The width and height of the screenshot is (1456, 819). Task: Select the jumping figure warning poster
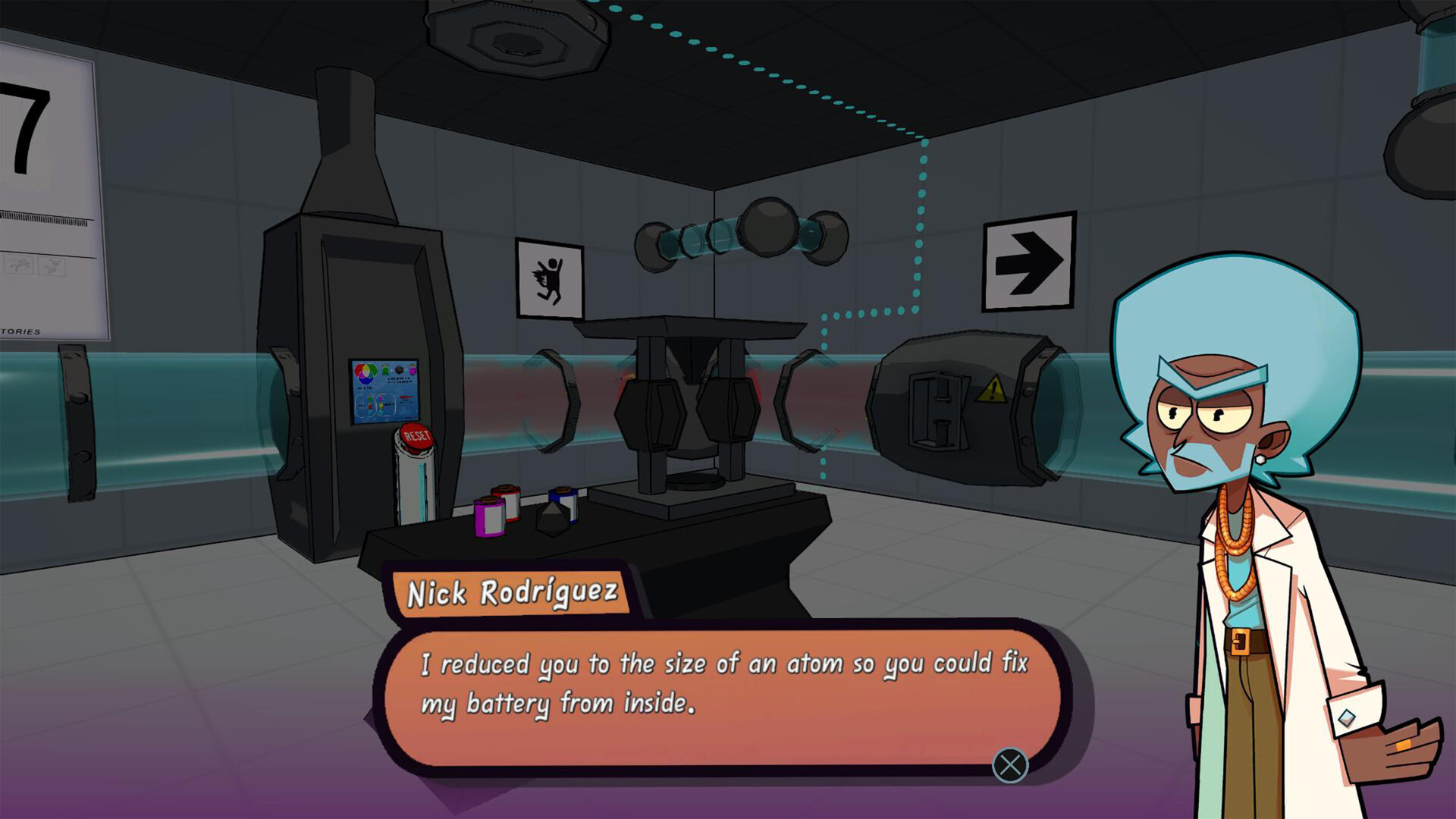[x=548, y=277]
